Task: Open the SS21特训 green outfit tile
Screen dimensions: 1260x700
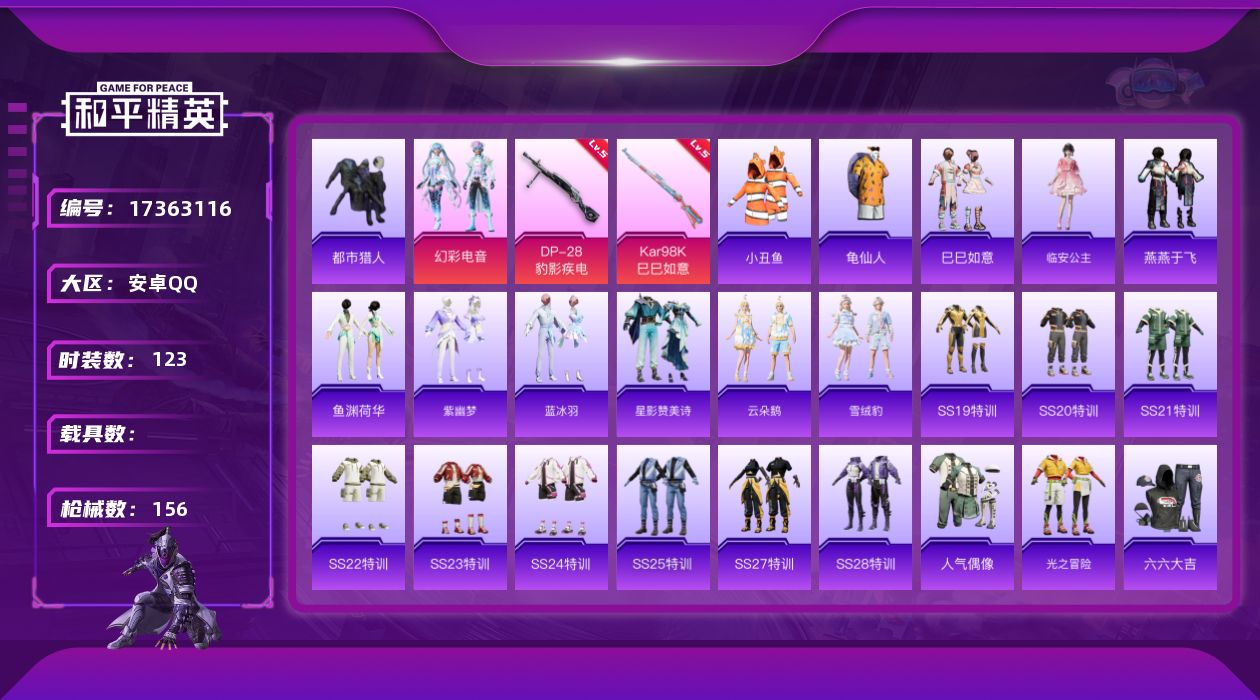Action: point(1170,363)
